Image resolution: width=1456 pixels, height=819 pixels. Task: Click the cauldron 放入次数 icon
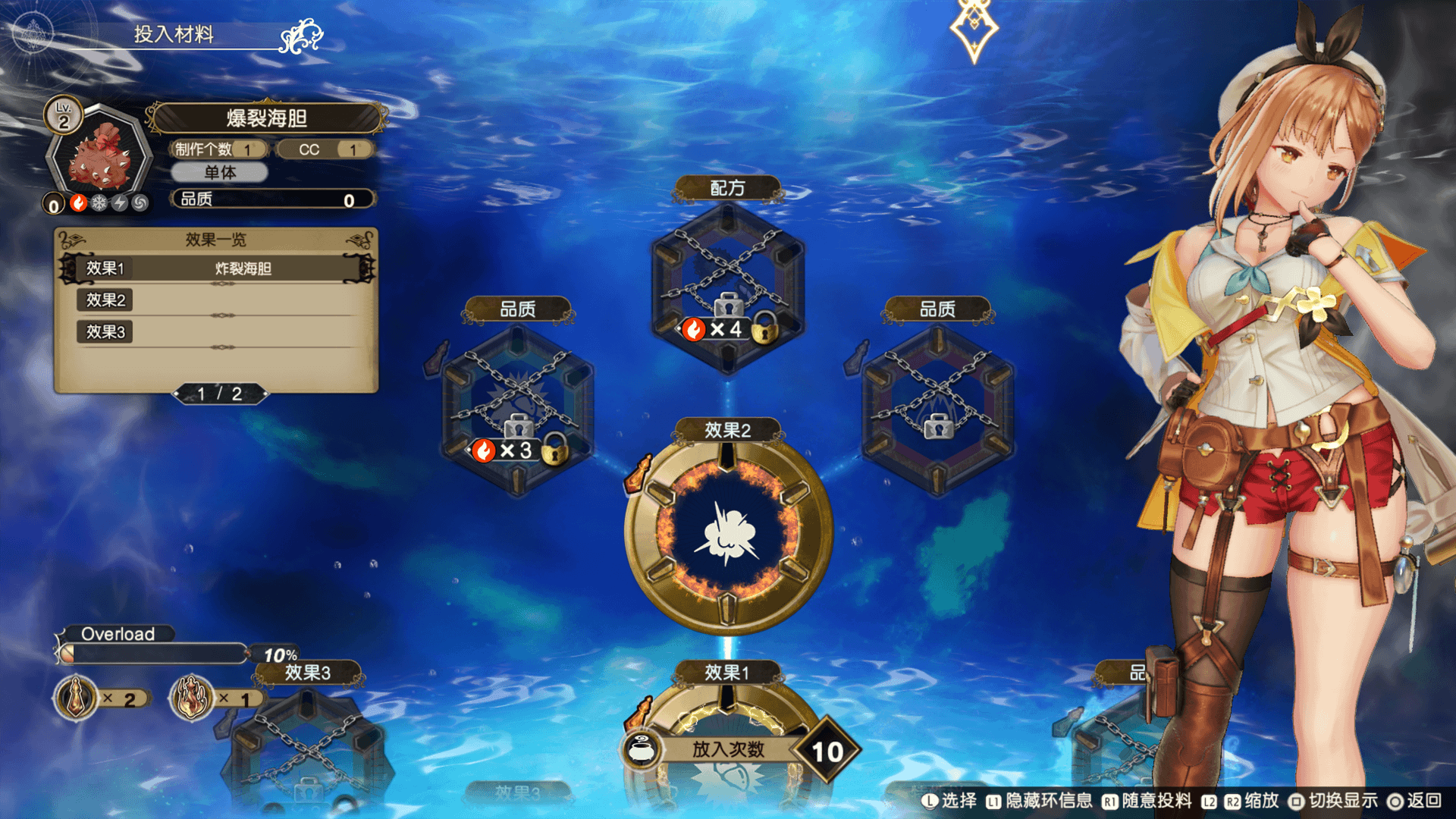pos(642,749)
